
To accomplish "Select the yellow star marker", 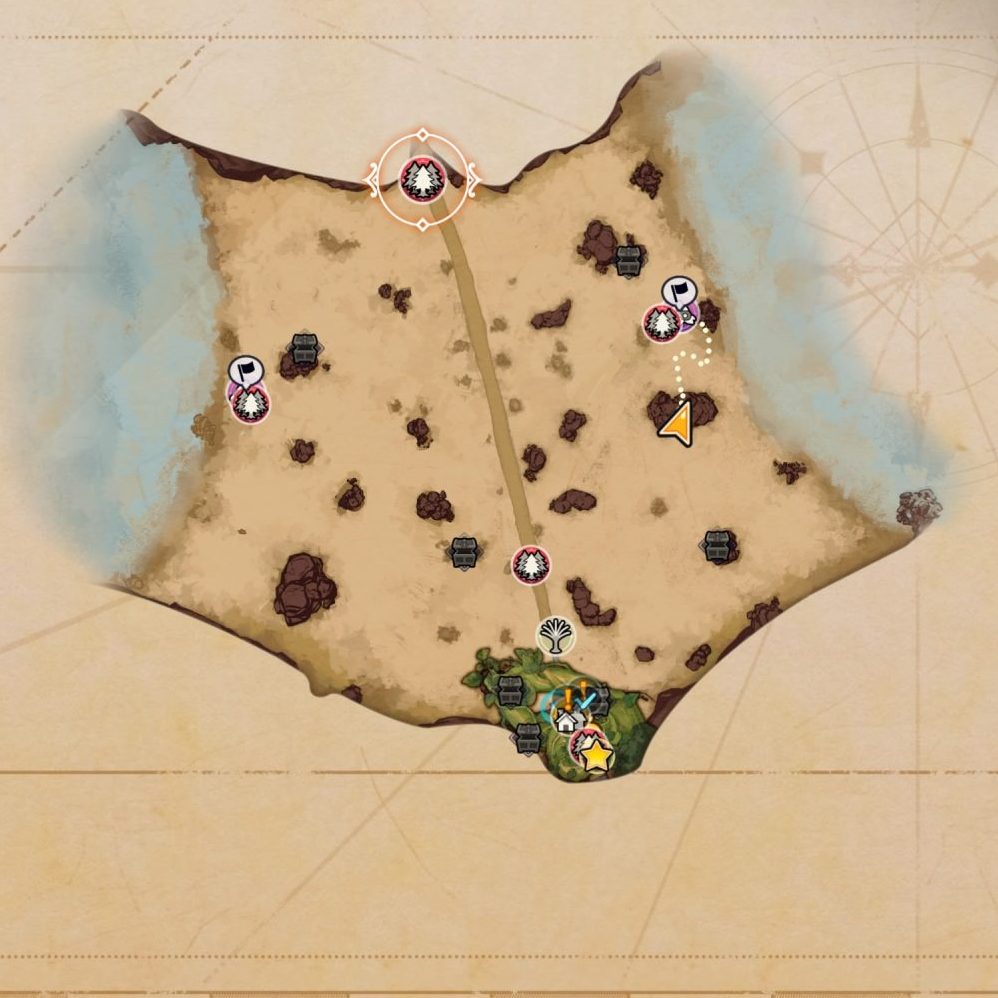I will click(596, 756).
